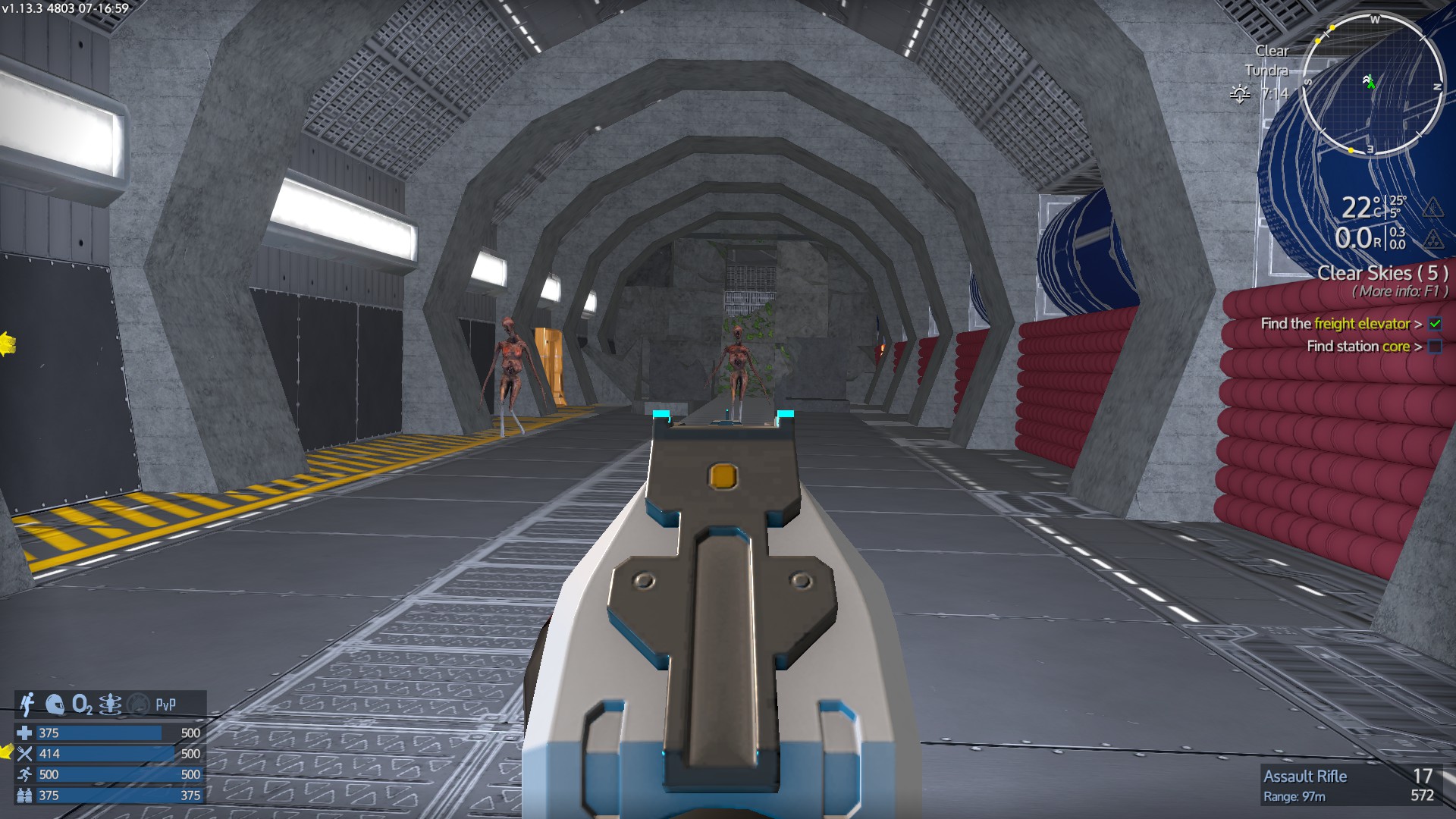Click the radiation warning triangle icon
The image size is (1456, 819).
(1432, 240)
